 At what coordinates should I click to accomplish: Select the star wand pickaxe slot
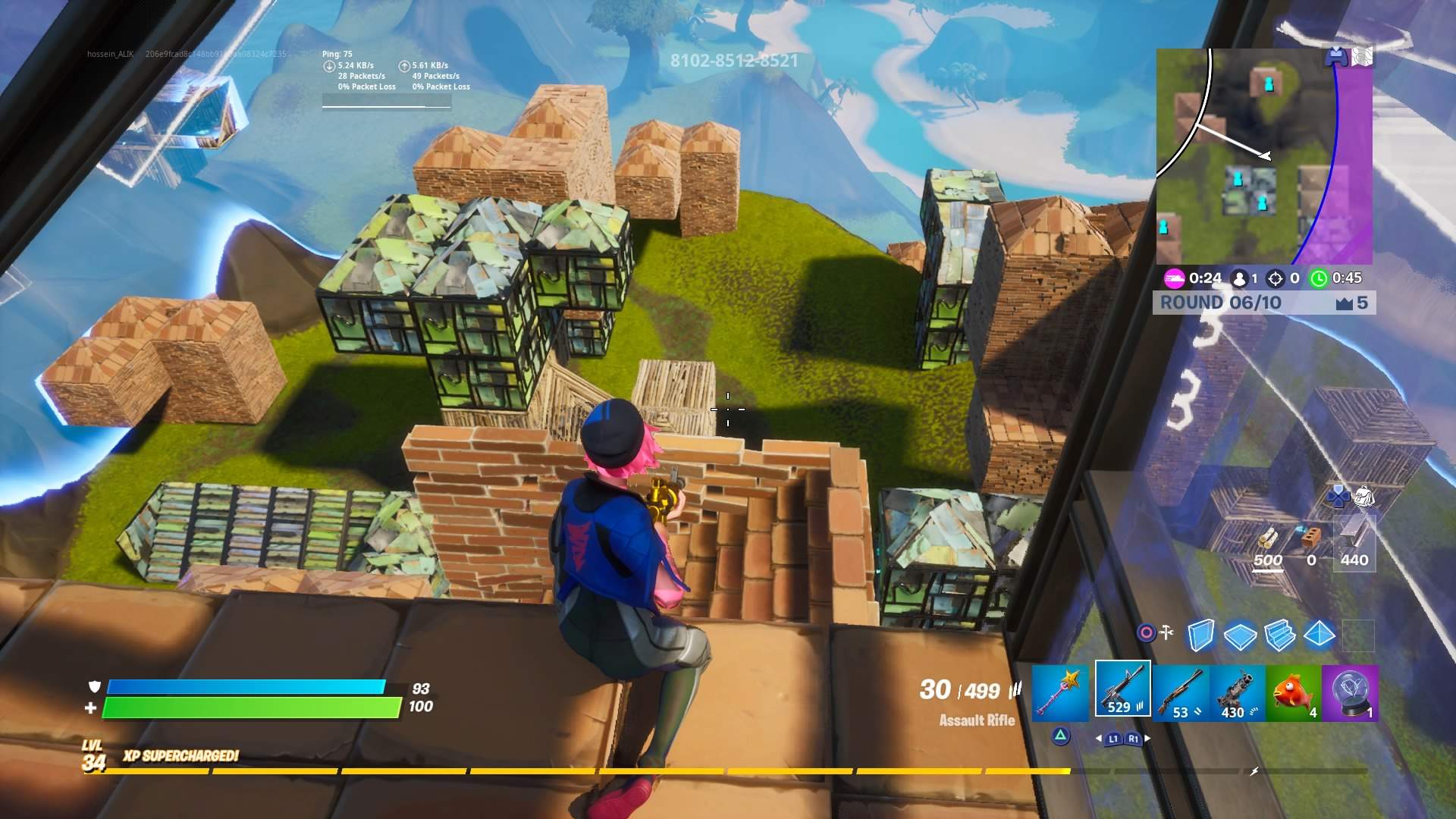tap(1060, 693)
